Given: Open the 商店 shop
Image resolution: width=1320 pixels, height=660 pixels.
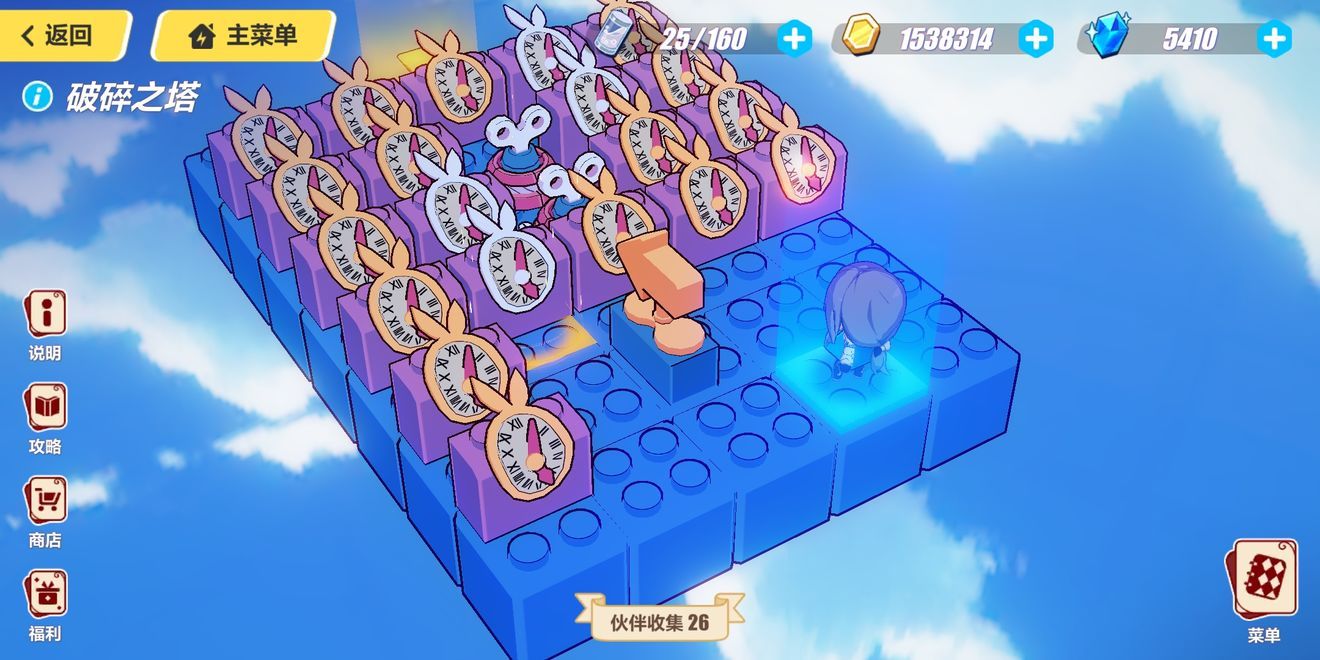Looking at the screenshot, I should click(45, 508).
